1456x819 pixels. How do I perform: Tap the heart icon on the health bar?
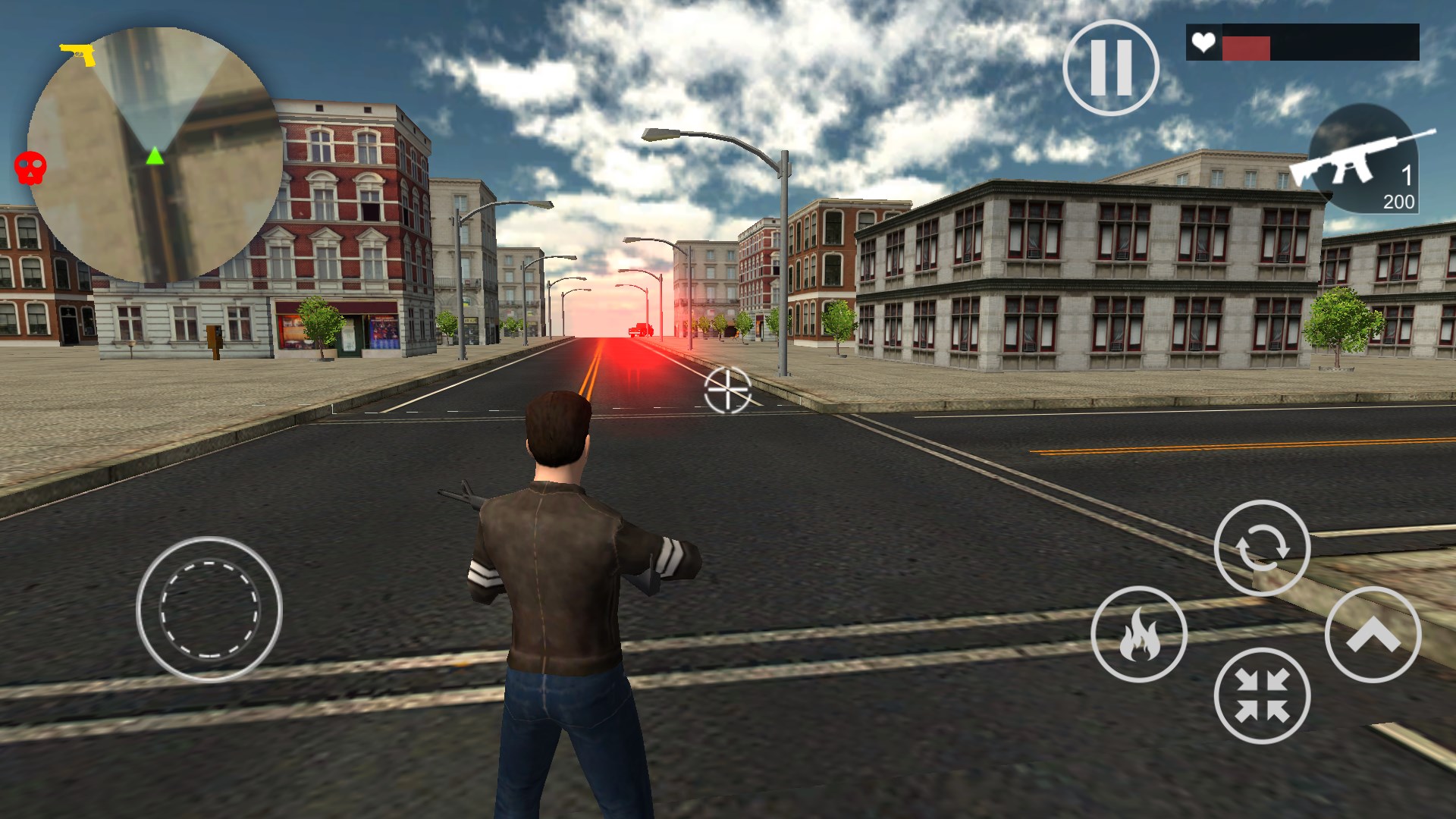click(x=1203, y=43)
